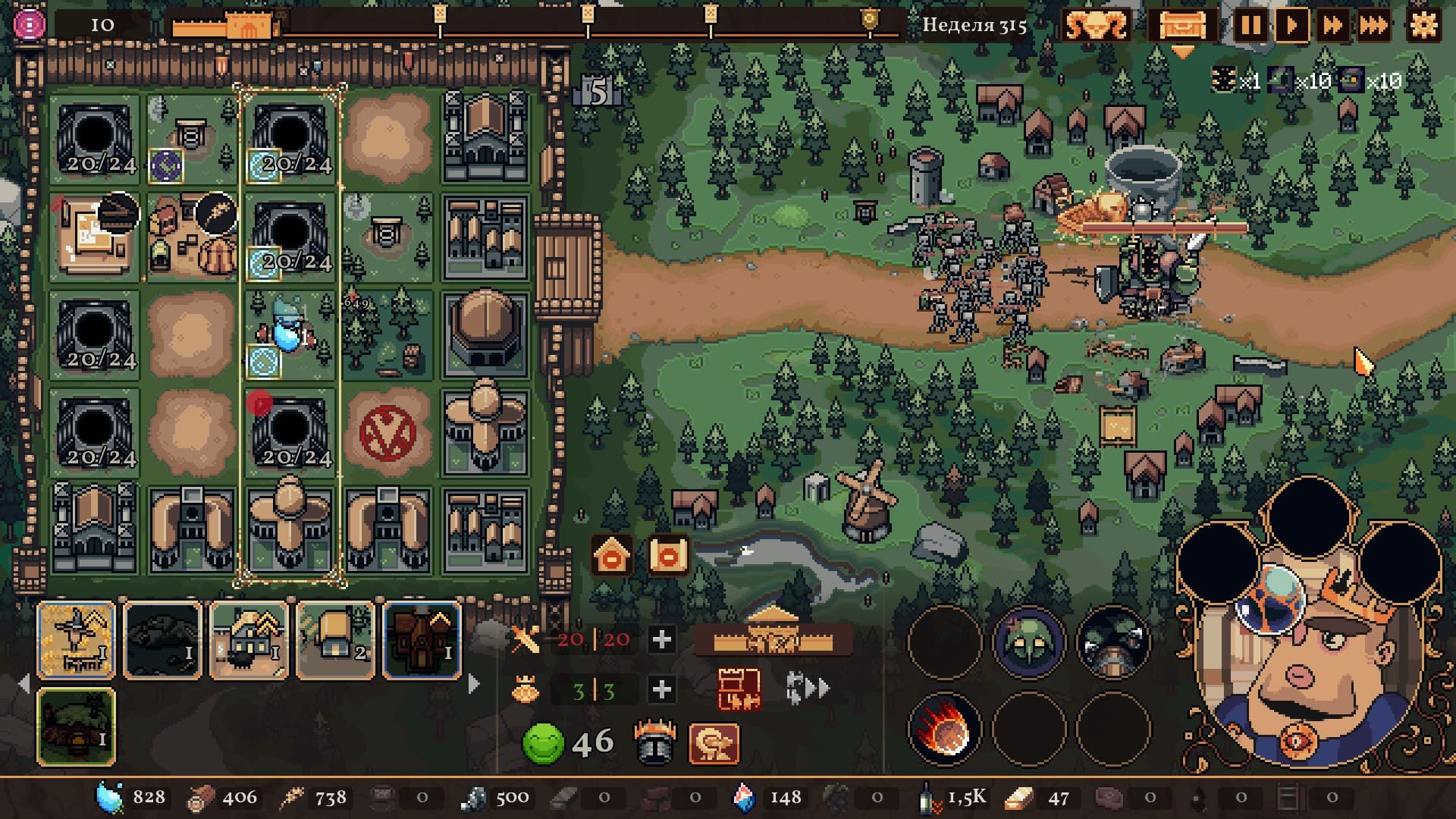Viewport: 1456px width, 819px height.
Task: Open the treasure chest panel
Action: pos(1181,26)
